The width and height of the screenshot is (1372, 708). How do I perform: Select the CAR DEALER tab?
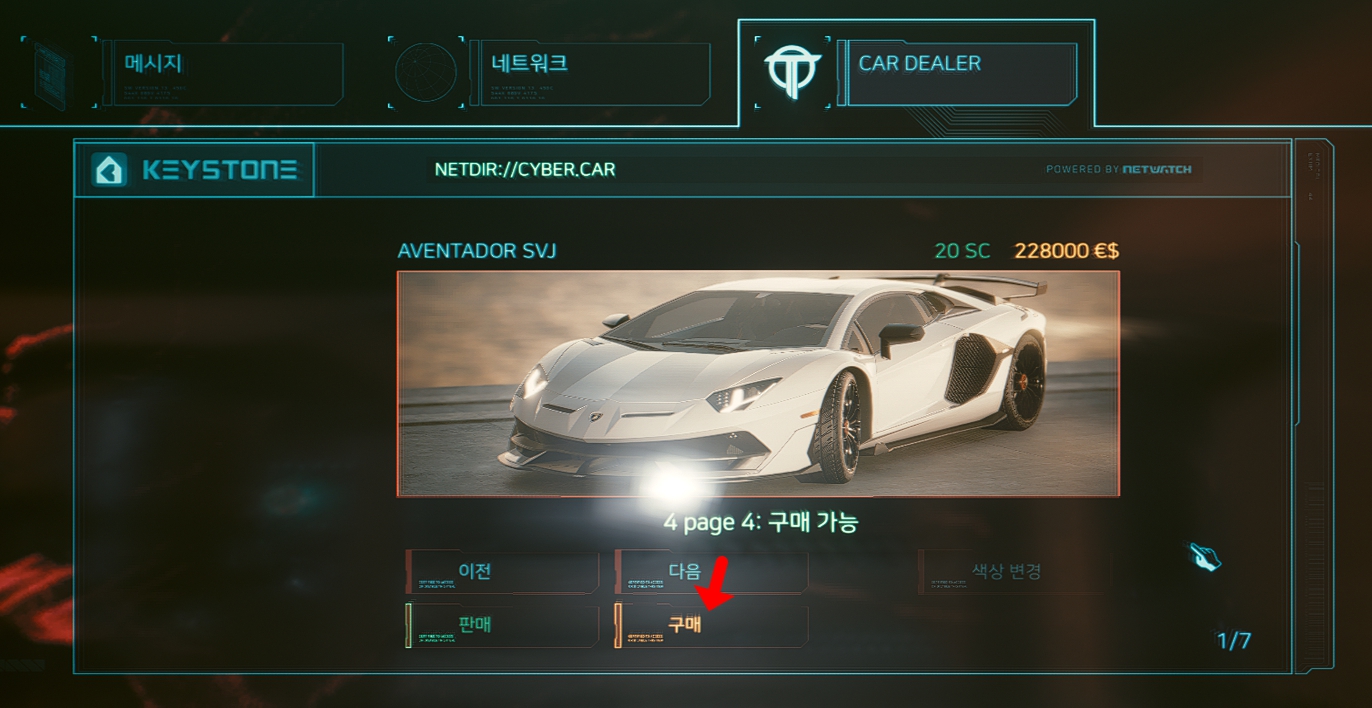(x=957, y=72)
